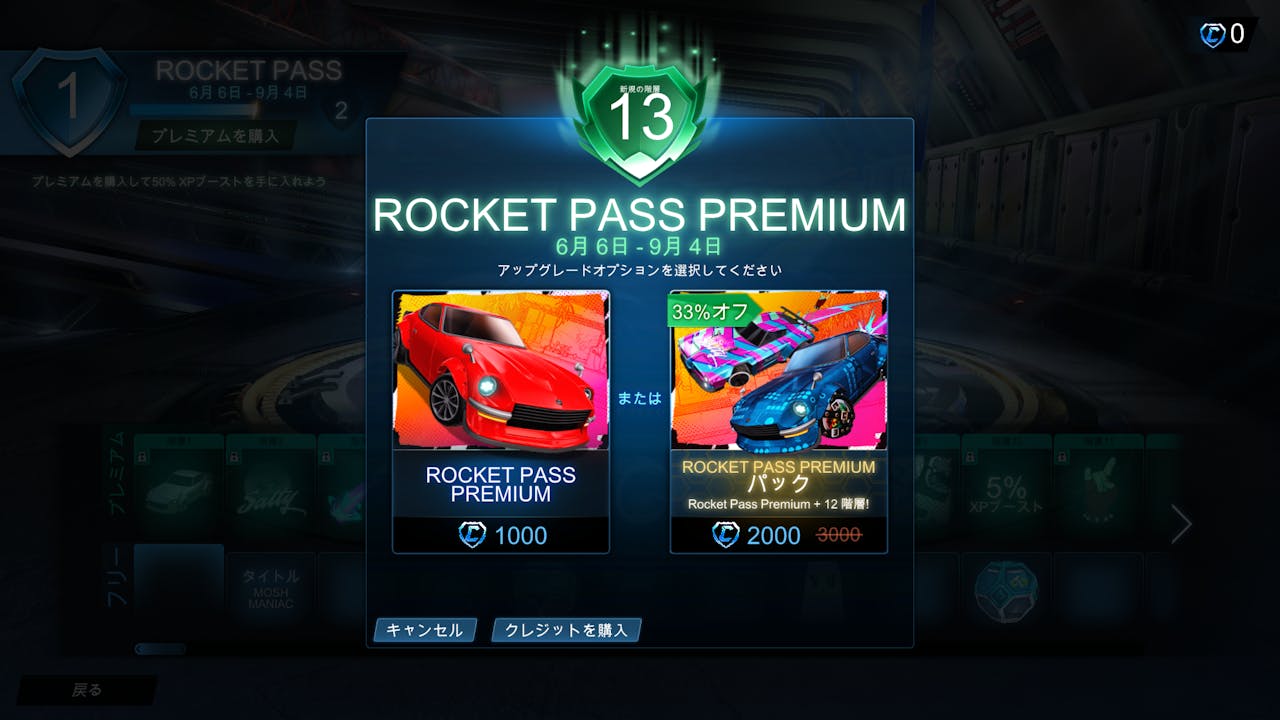Select the Rocket Pass Premium パック bundle
Image resolution: width=1280 pixels, height=720 pixels.
click(778, 421)
